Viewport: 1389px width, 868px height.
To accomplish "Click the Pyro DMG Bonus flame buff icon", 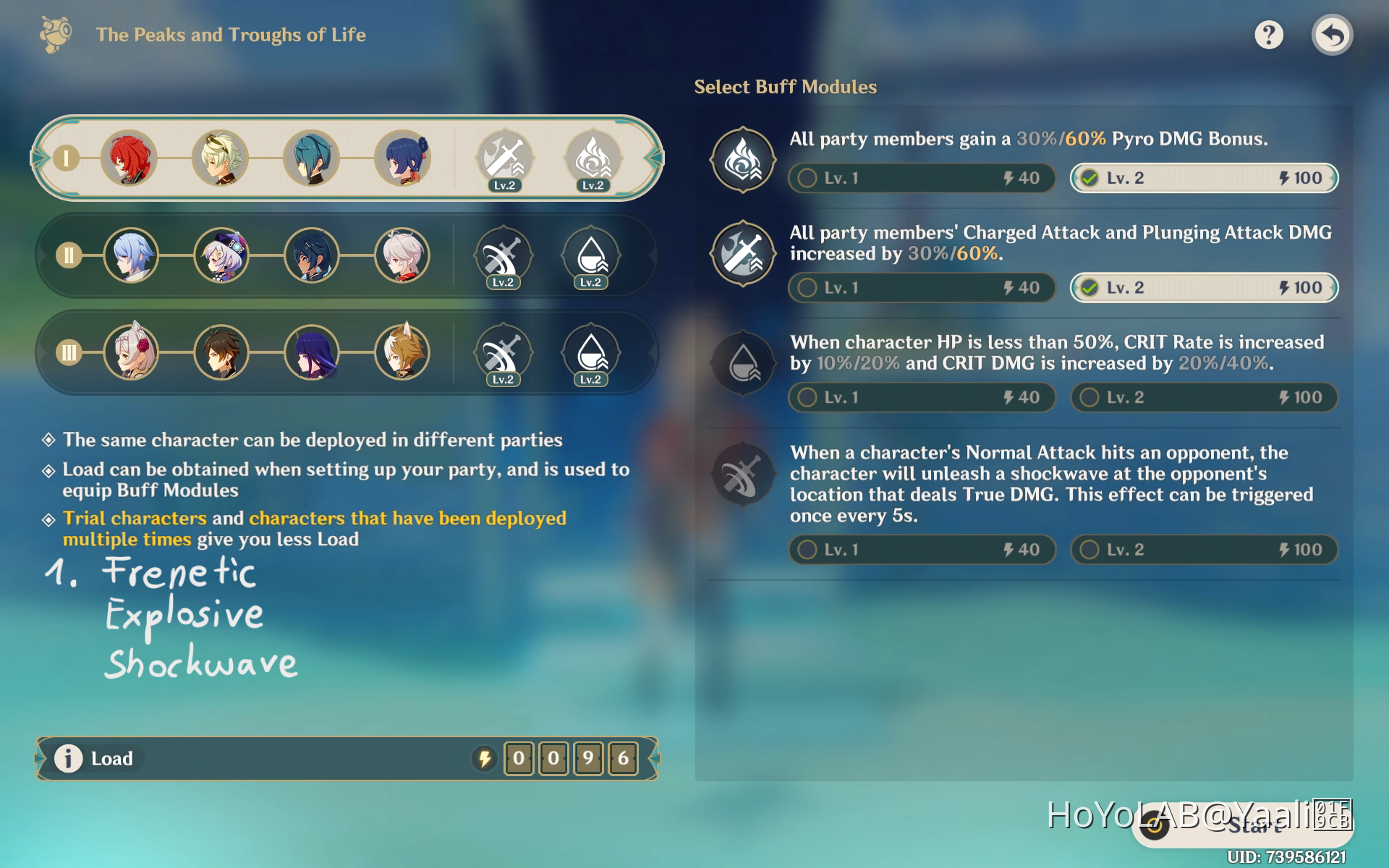I will pos(742,160).
